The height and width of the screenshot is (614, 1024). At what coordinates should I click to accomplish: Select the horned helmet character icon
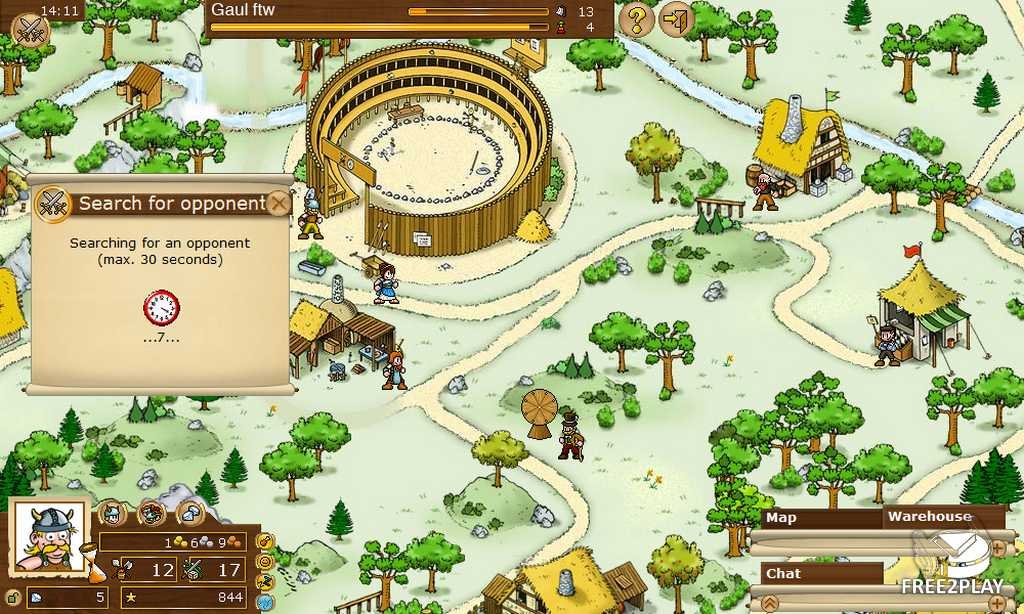click(112, 513)
